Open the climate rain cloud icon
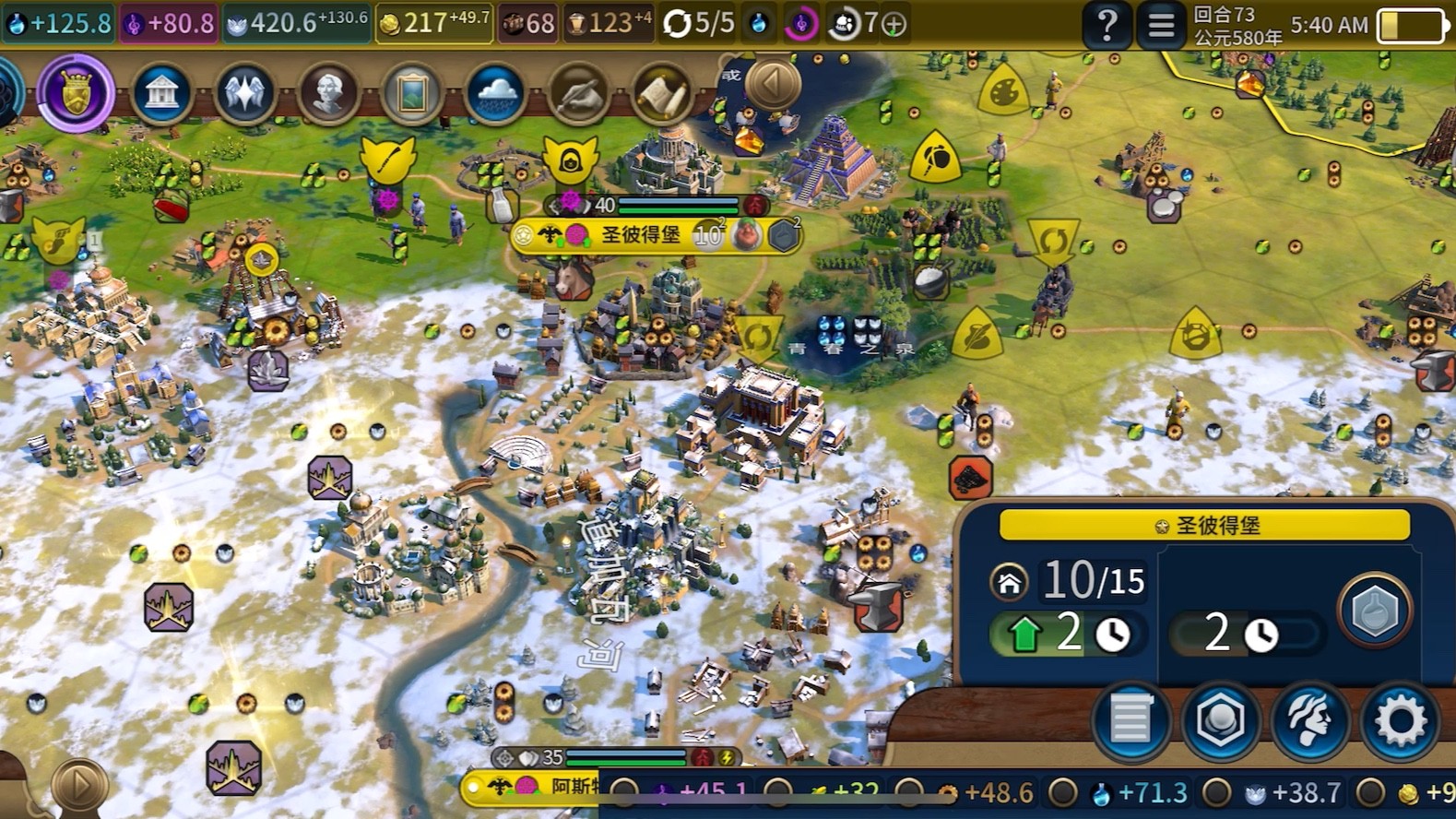 point(495,93)
